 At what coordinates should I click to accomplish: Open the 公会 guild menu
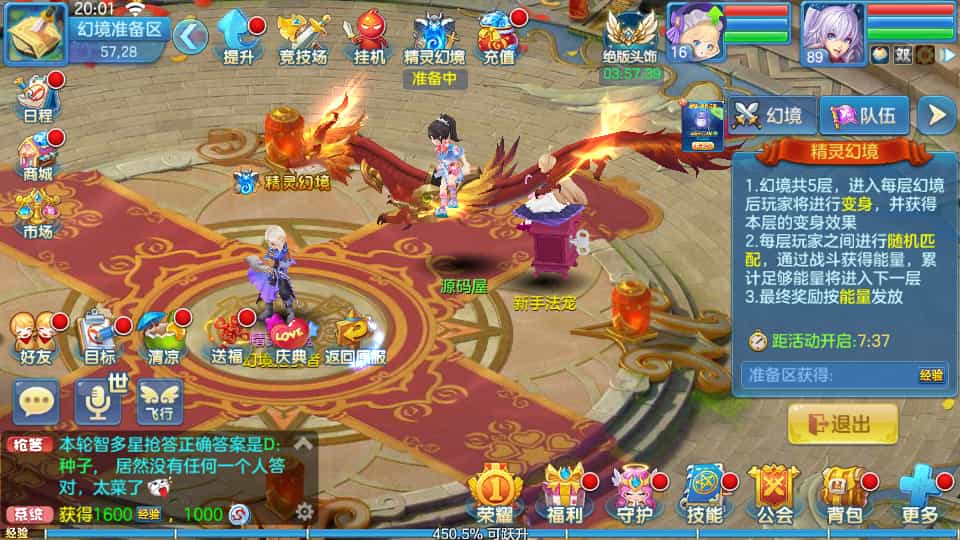774,495
